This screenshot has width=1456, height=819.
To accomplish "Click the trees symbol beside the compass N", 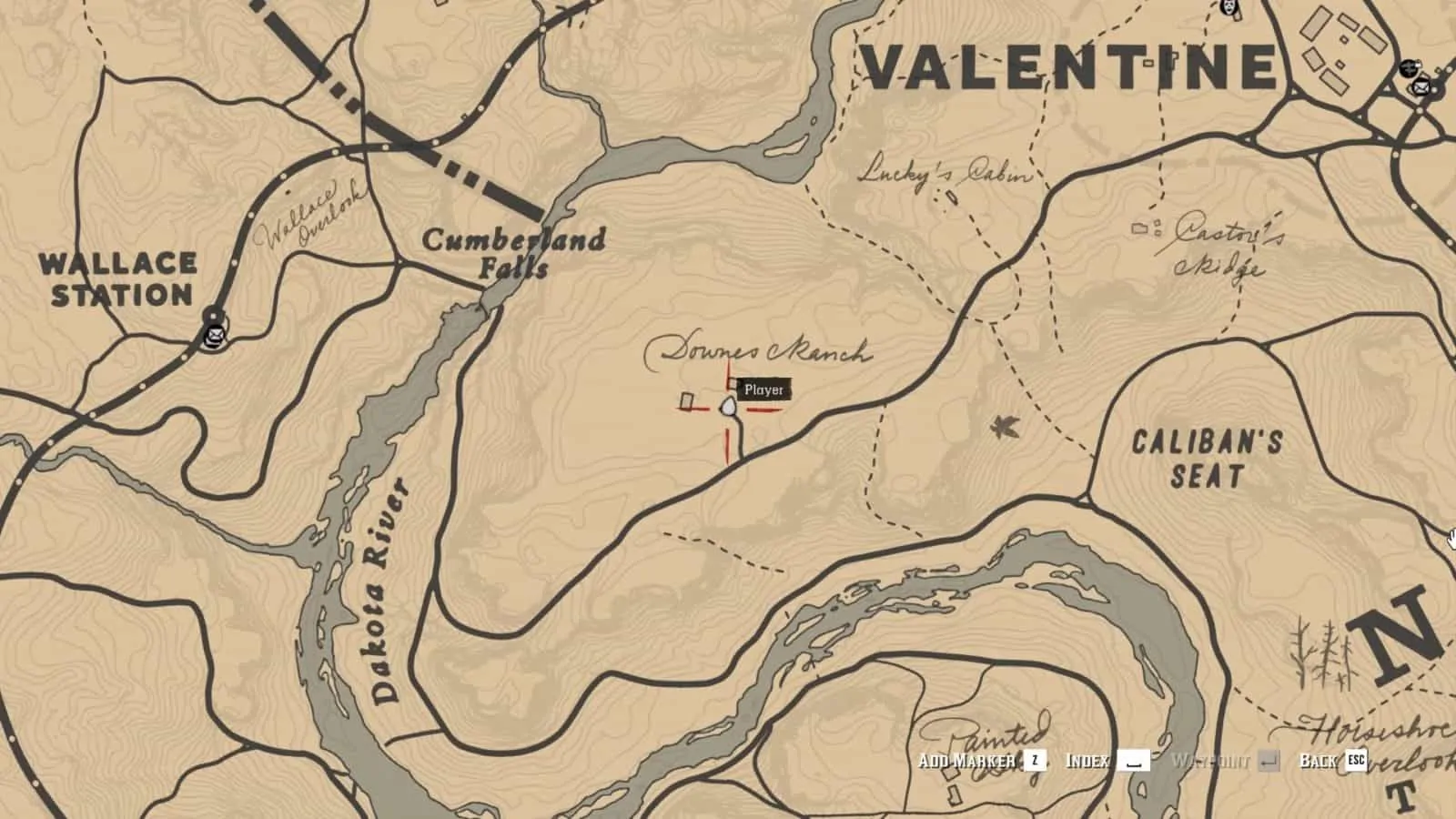I will [1319, 652].
